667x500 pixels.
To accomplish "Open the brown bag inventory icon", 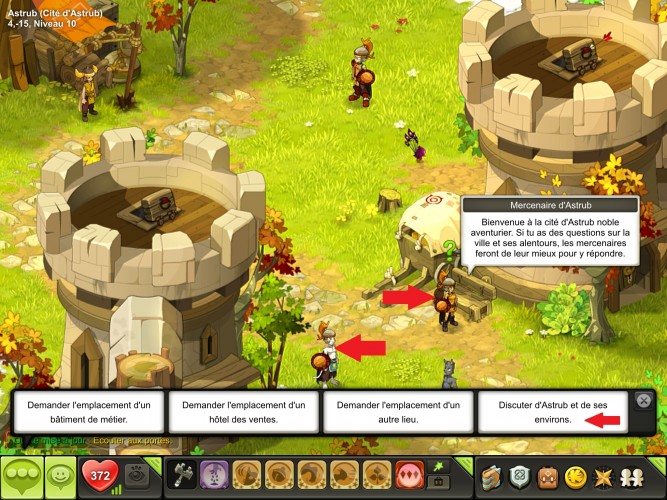I will pyautogui.click(x=548, y=476).
